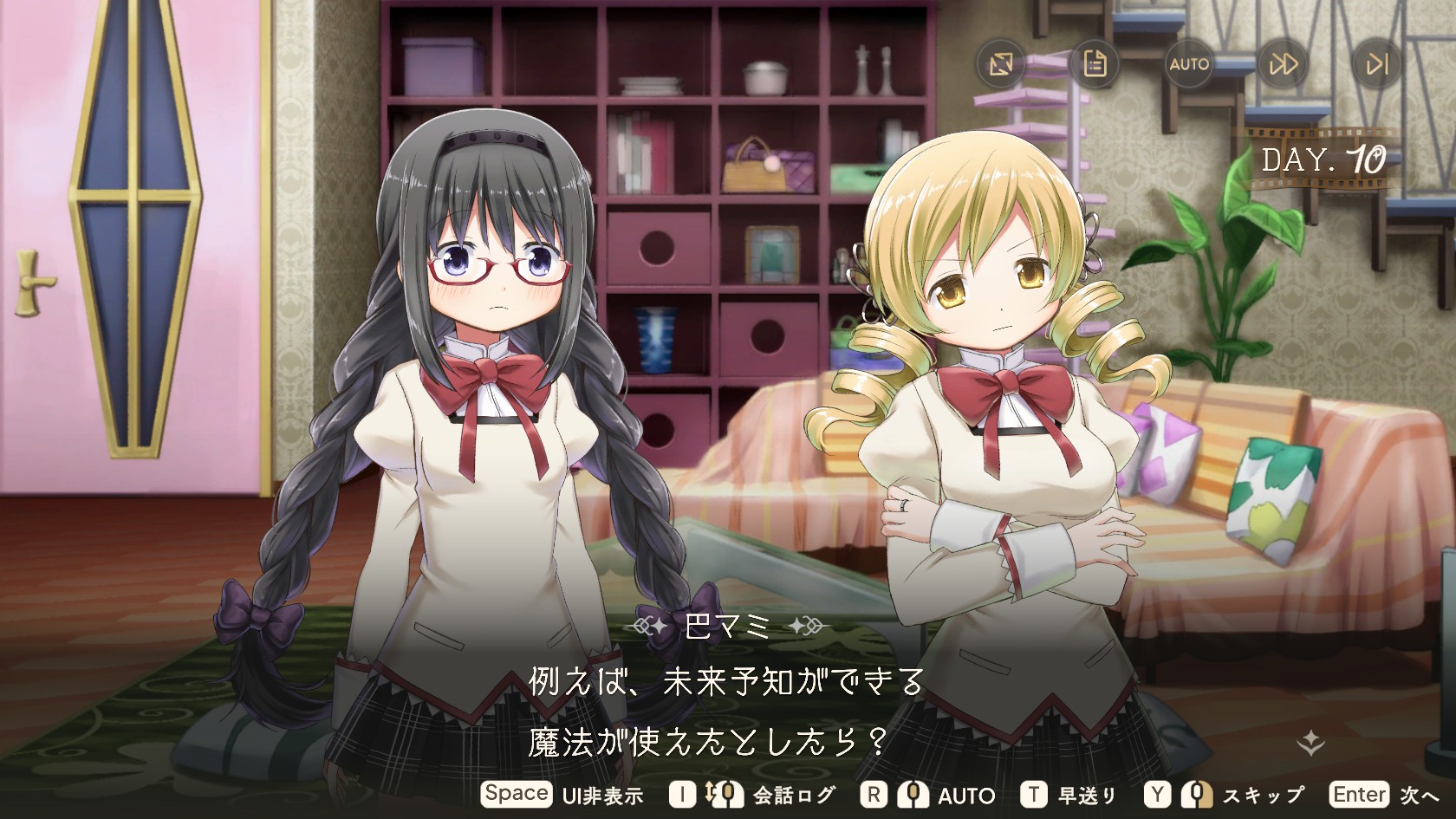Skip the scene with the skip-to-end icon
Screen dimensions: 1456x819
pyautogui.click(x=1376, y=64)
